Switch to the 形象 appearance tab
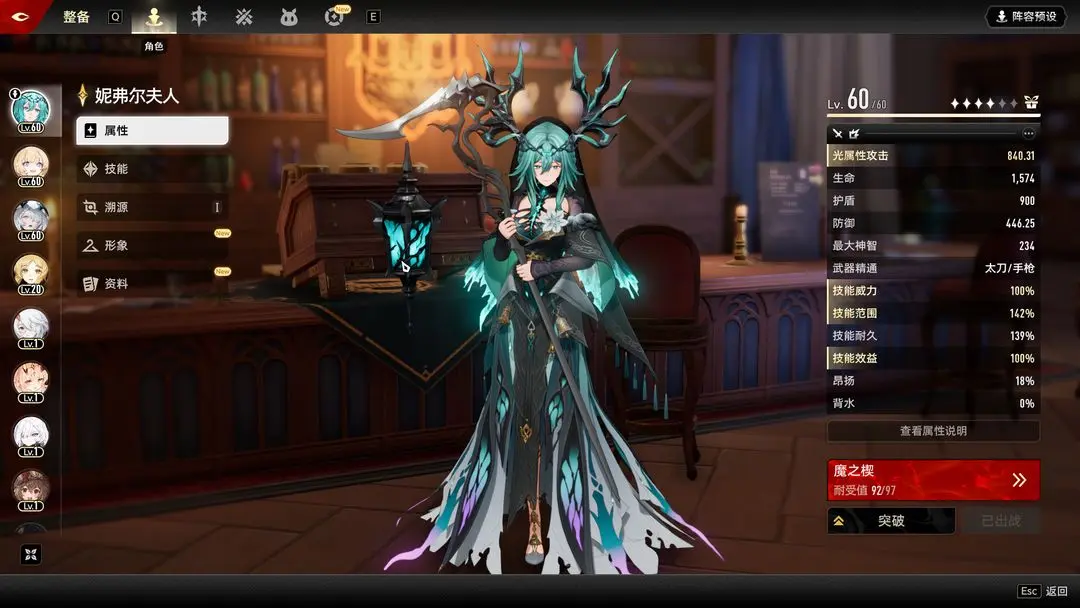Screen dimensions: 1080x608 pyautogui.click(x=152, y=245)
